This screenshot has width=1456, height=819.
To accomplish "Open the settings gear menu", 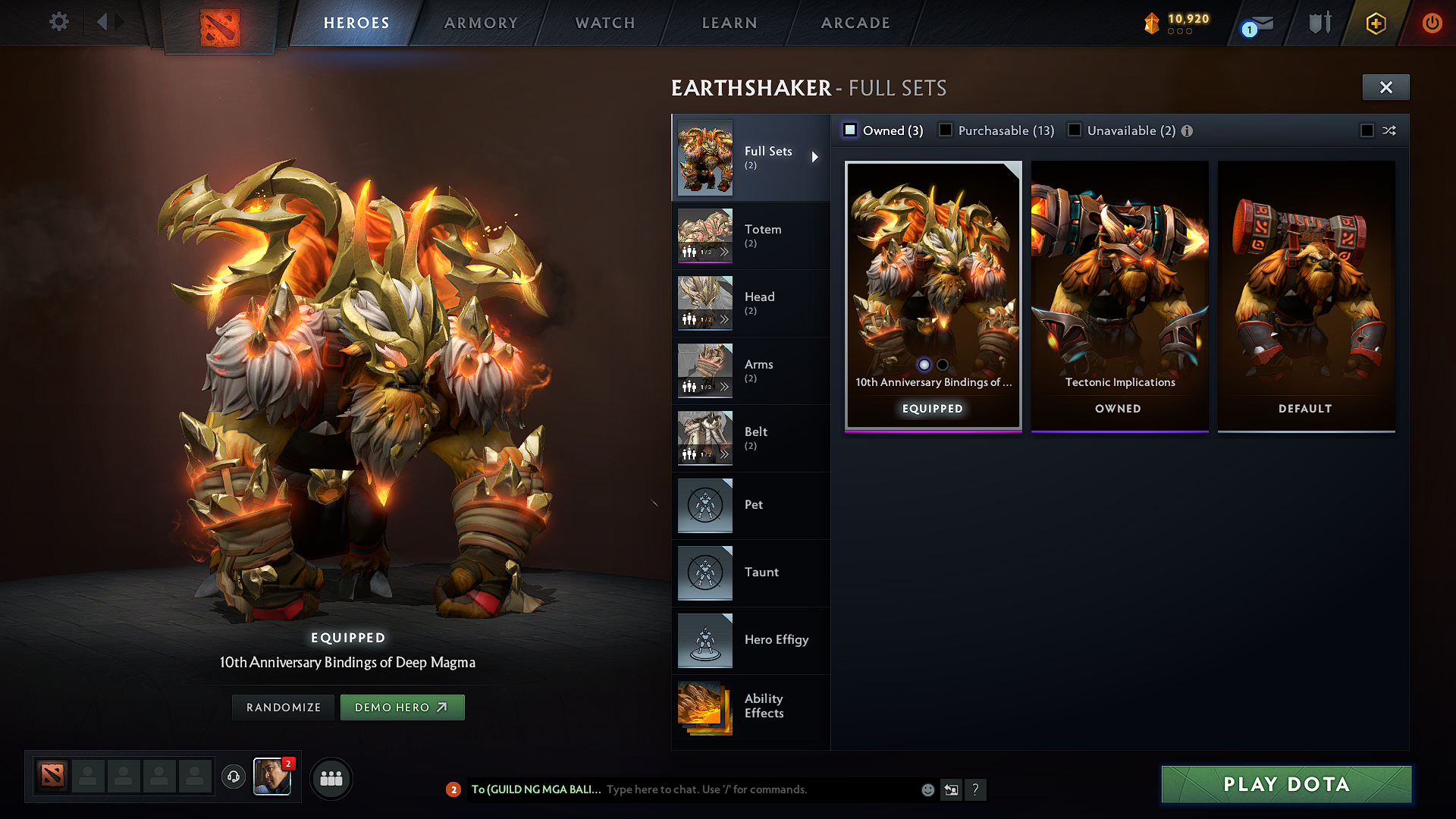I will click(x=58, y=22).
